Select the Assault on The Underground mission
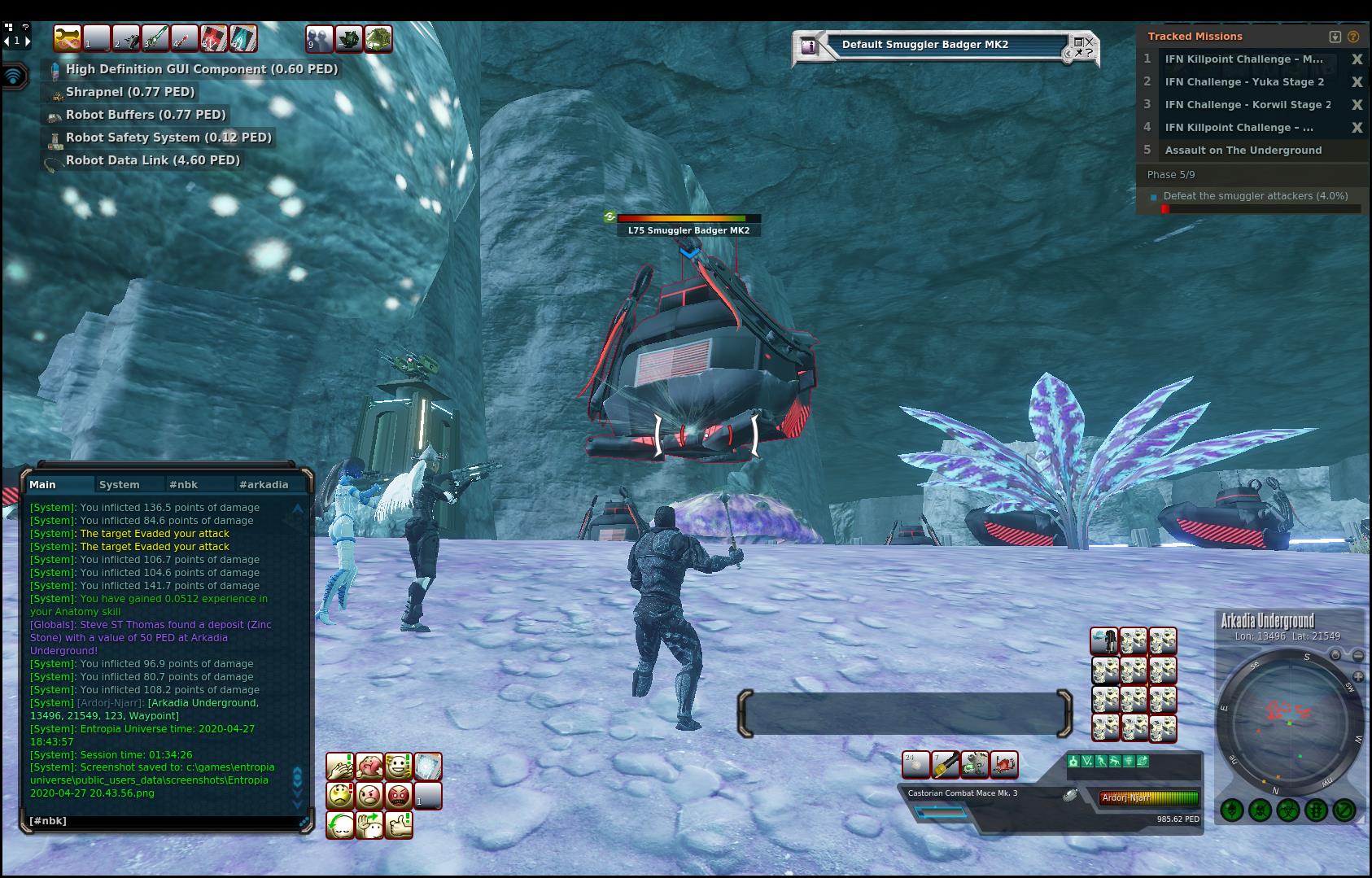The width and height of the screenshot is (1372, 878). (1243, 151)
